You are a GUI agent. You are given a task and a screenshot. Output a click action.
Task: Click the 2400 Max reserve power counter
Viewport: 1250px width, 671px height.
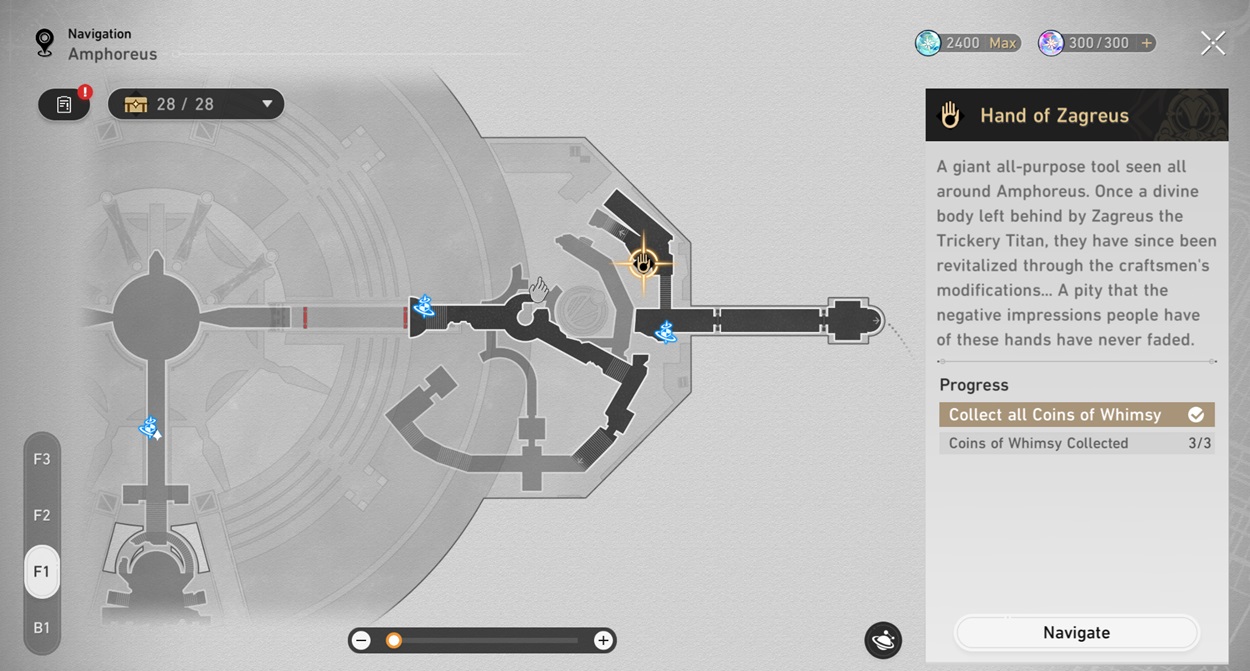pos(968,43)
